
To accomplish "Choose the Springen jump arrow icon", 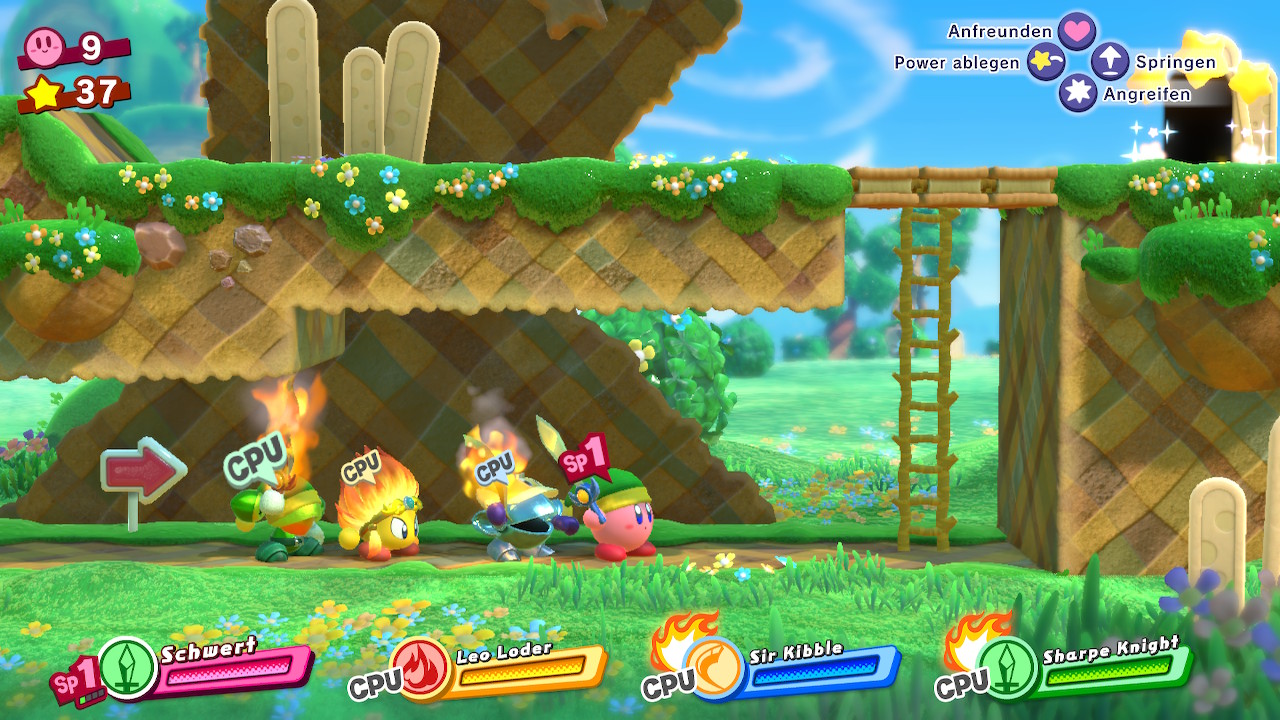I will tap(1109, 62).
